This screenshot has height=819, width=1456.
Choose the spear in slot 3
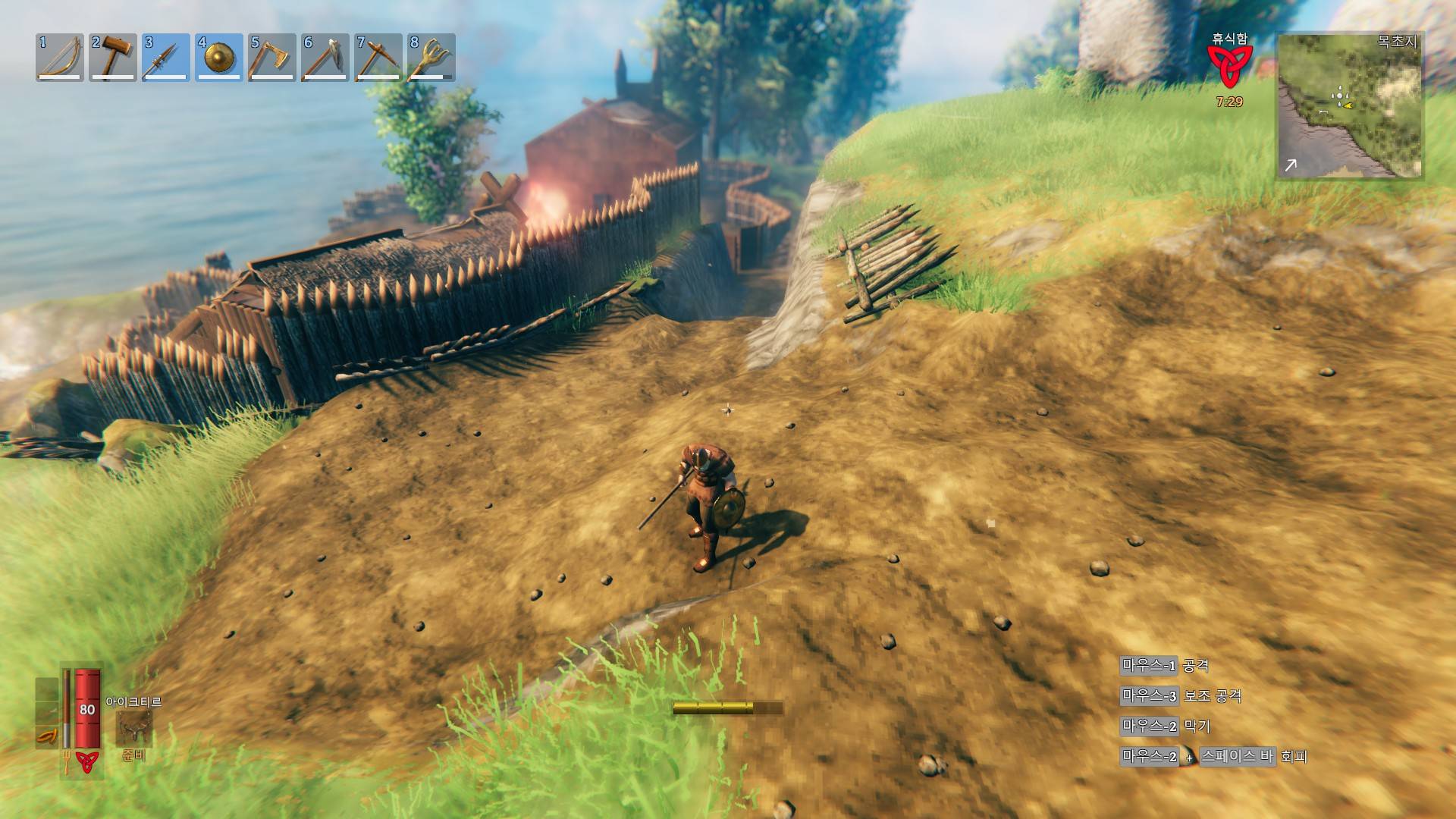tap(166, 57)
